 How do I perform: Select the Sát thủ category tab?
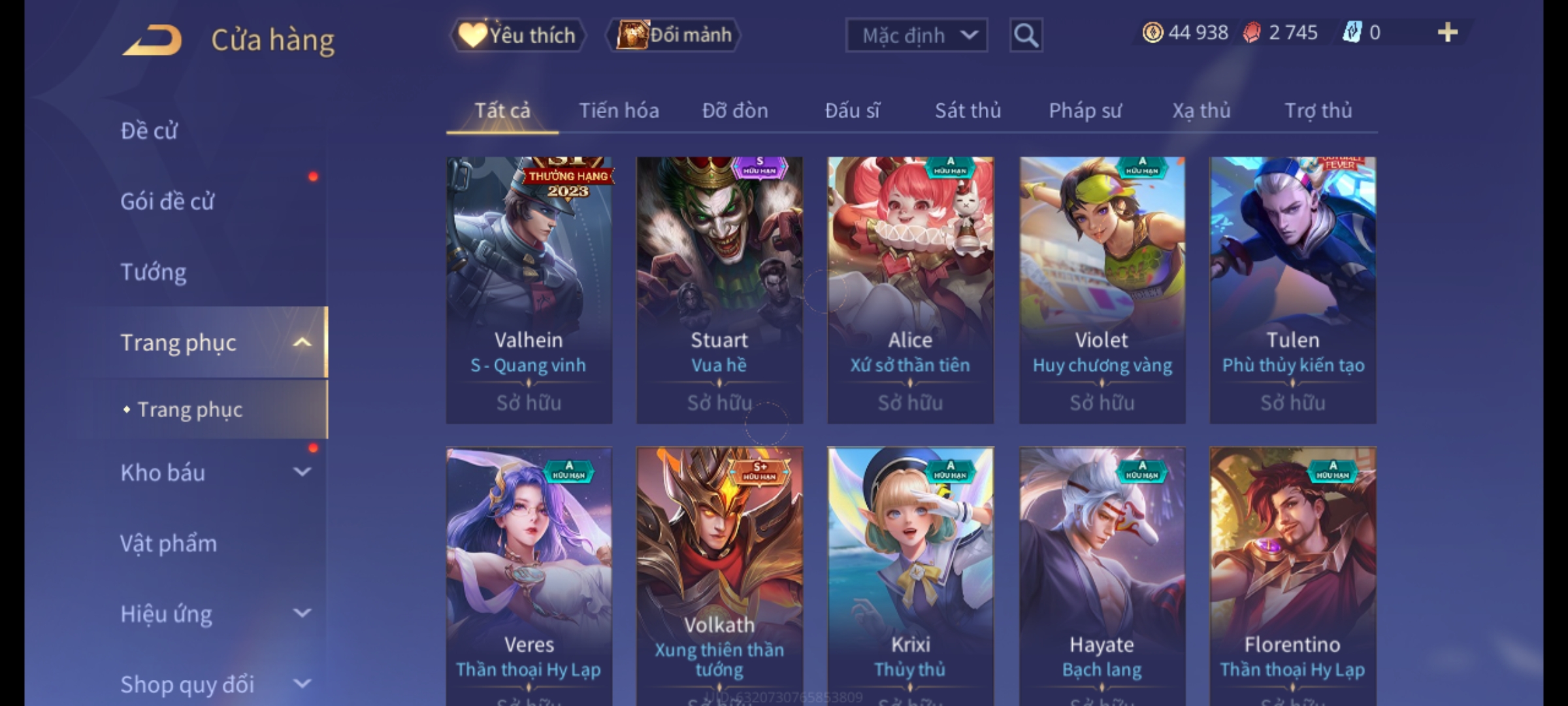tap(968, 110)
